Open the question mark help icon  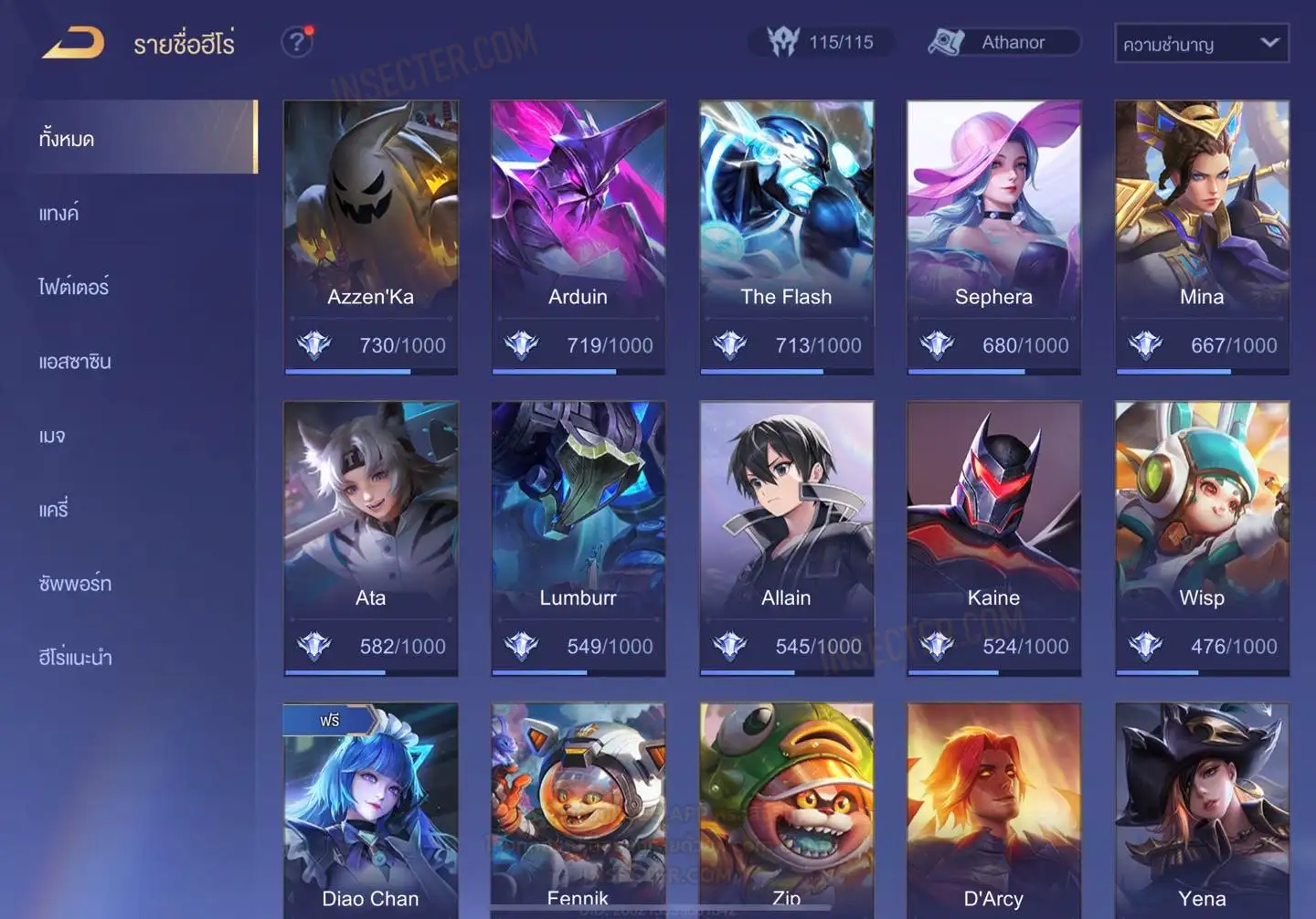coord(296,42)
